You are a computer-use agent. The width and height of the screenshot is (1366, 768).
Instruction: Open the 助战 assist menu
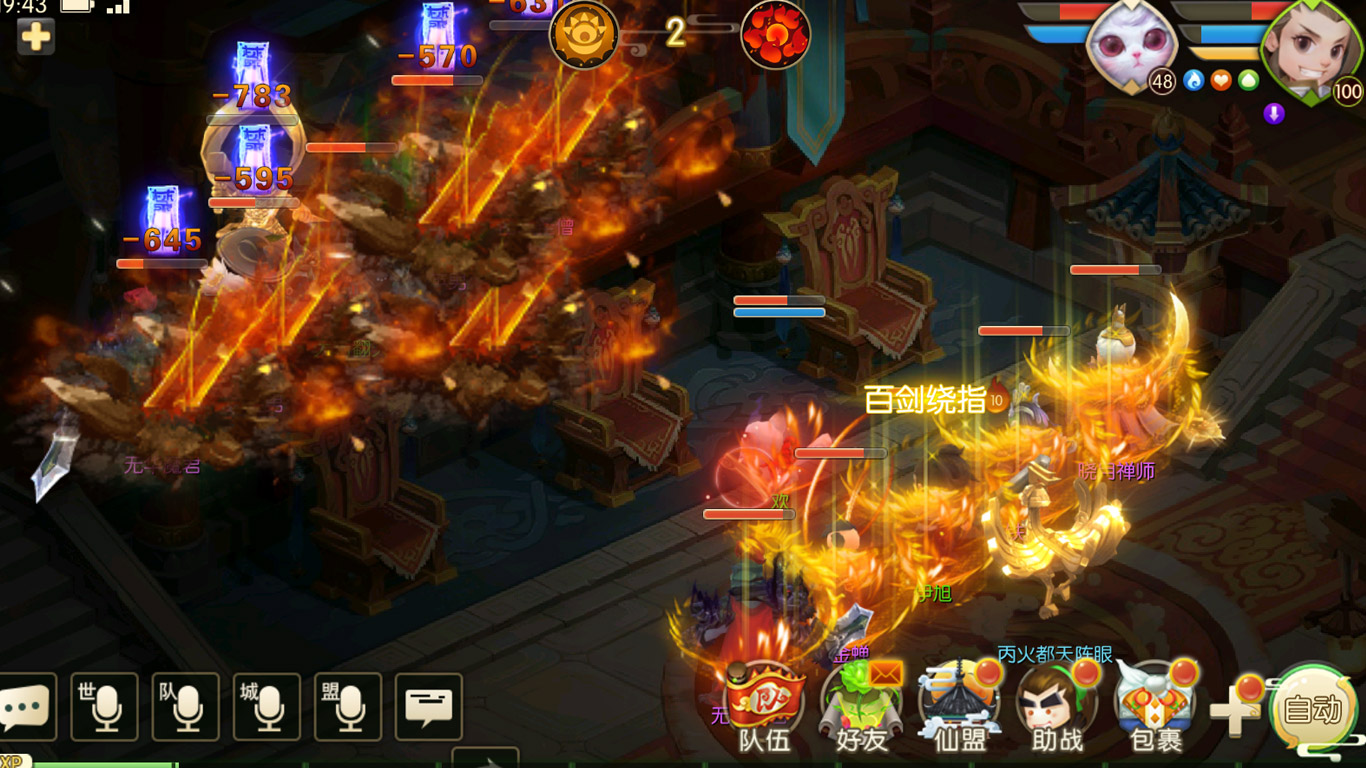pos(1056,703)
